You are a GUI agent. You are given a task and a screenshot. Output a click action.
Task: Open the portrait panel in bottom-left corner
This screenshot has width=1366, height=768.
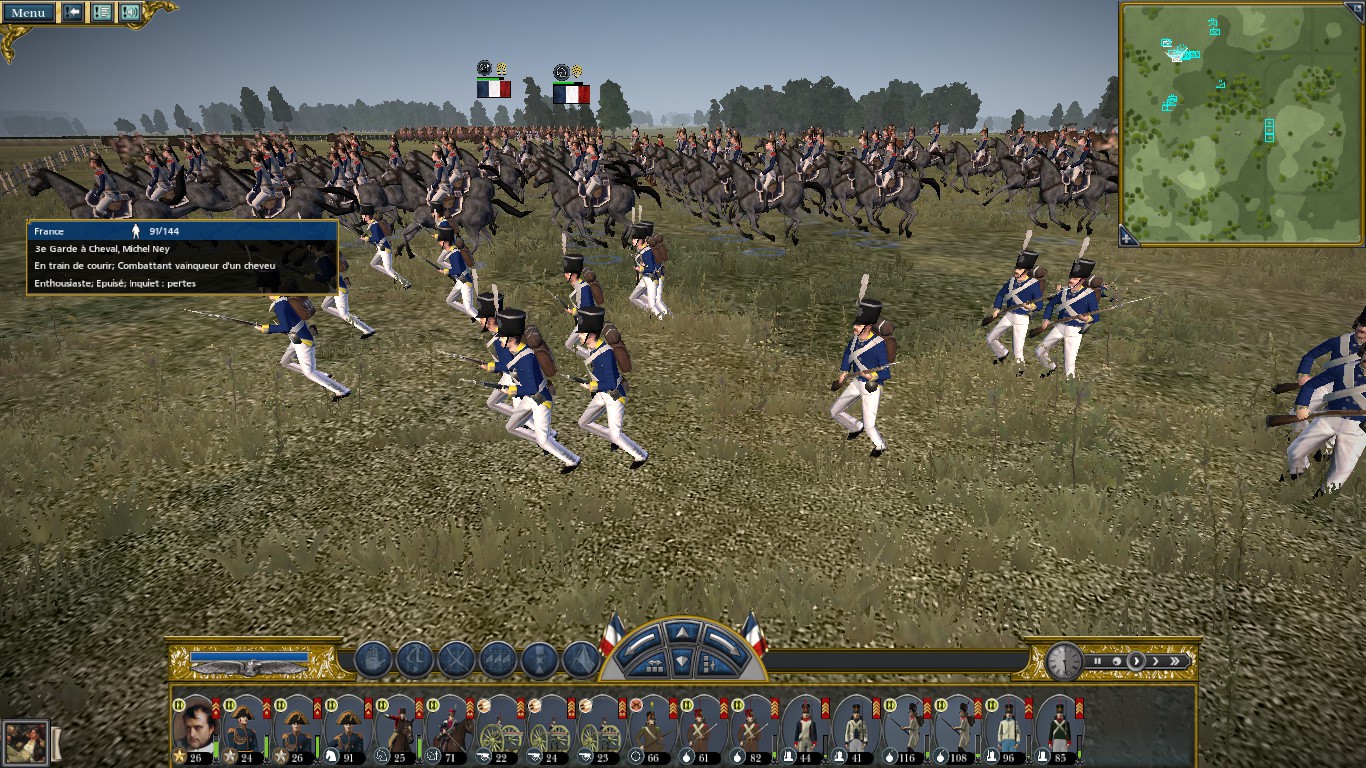pyautogui.click(x=25, y=742)
